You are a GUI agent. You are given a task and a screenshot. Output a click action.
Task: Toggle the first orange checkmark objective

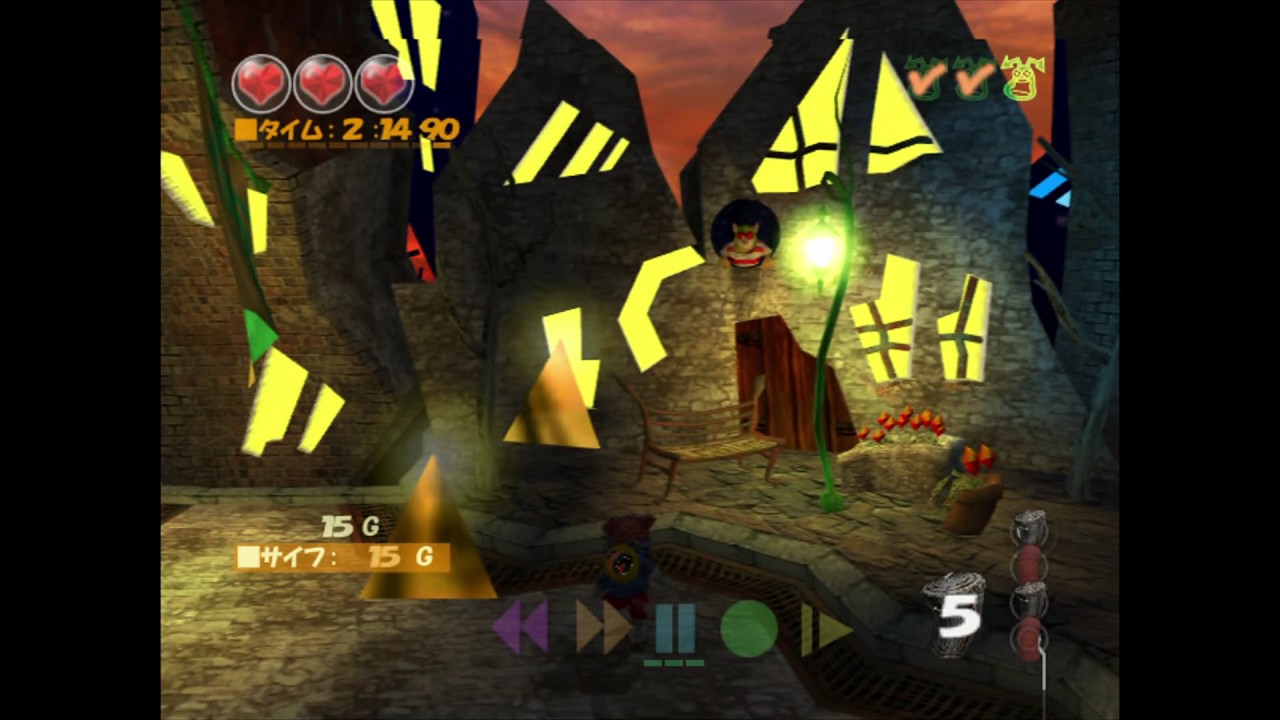coord(925,80)
